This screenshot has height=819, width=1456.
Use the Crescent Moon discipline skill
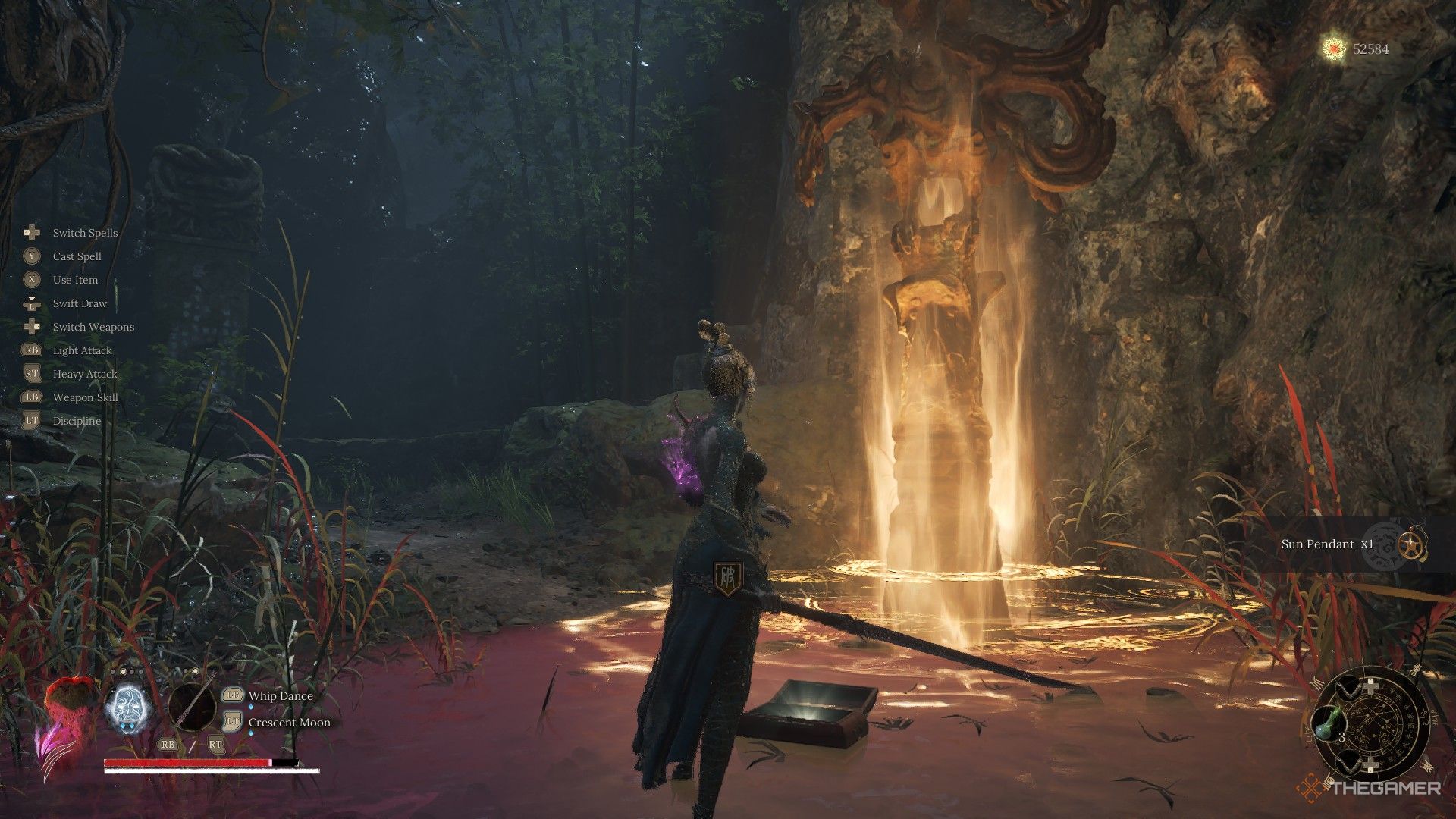[289, 722]
